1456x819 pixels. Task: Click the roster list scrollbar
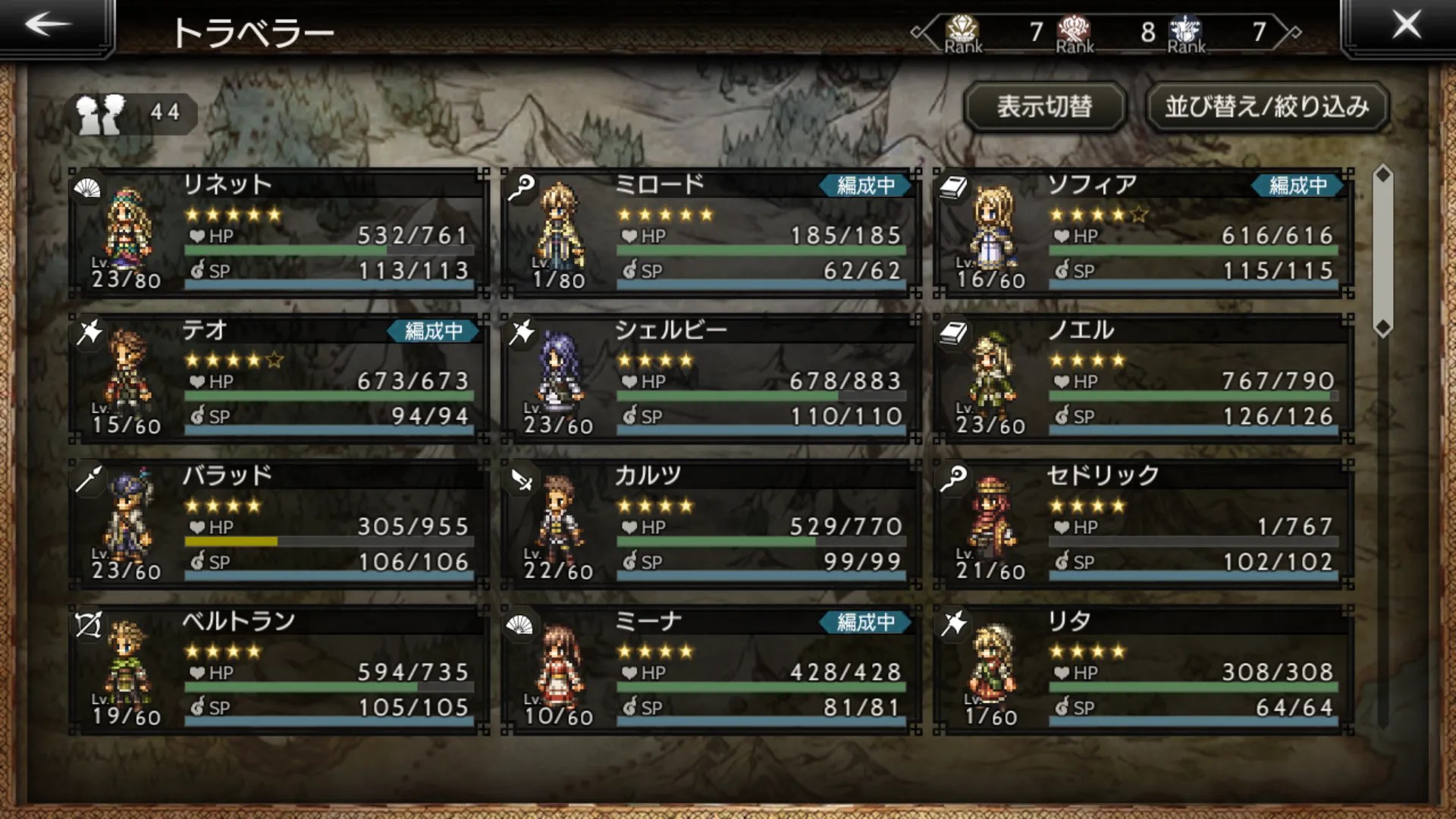[1383, 252]
